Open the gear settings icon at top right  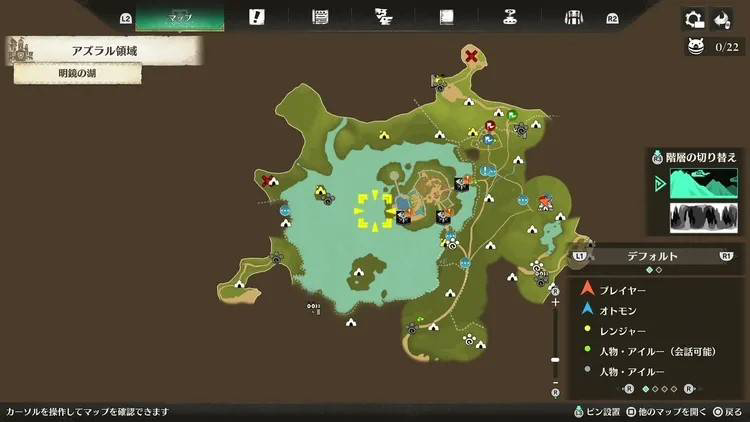tap(693, 19)
